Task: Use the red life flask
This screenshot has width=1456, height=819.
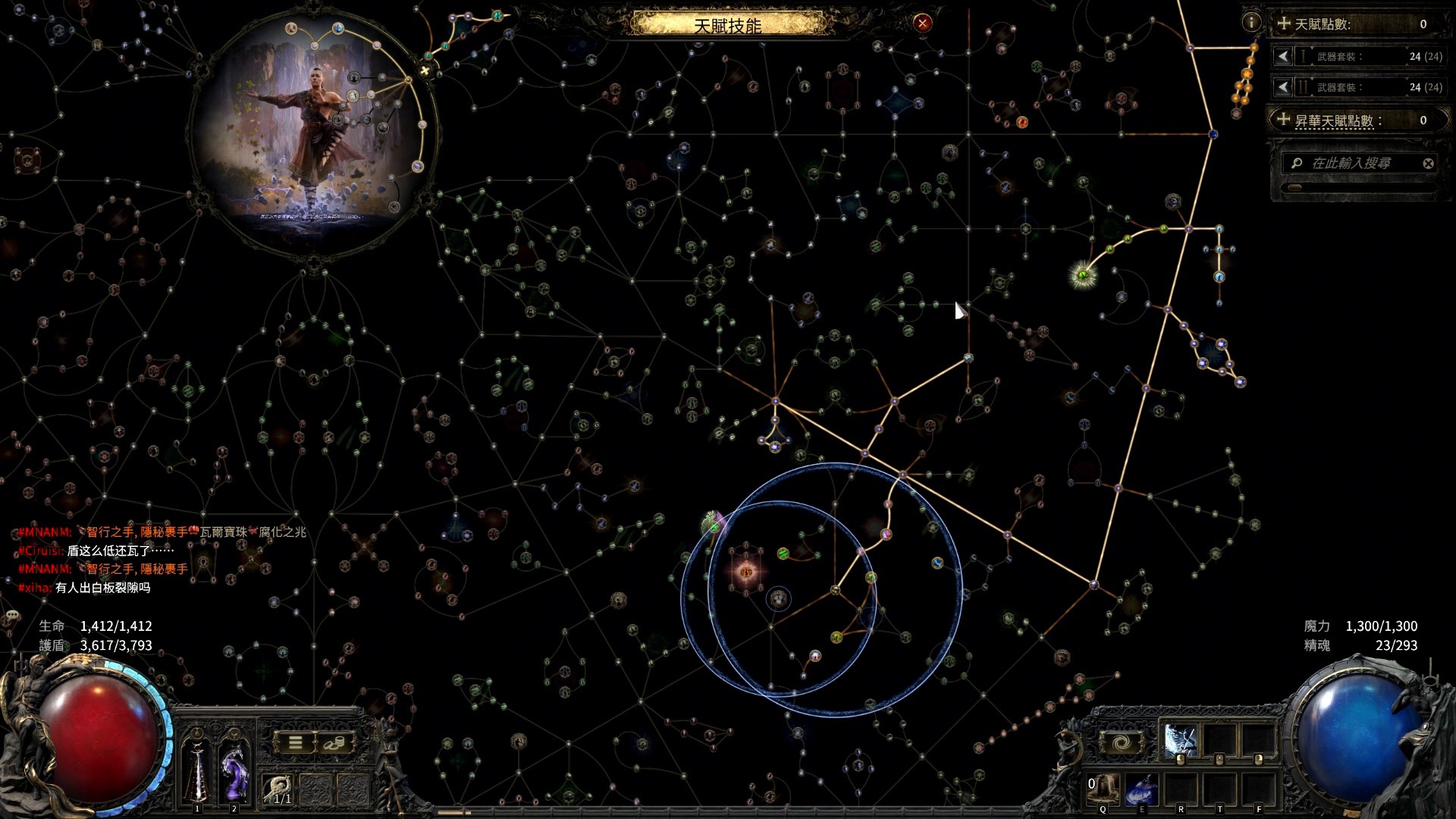Action: [x=197, y=770]
